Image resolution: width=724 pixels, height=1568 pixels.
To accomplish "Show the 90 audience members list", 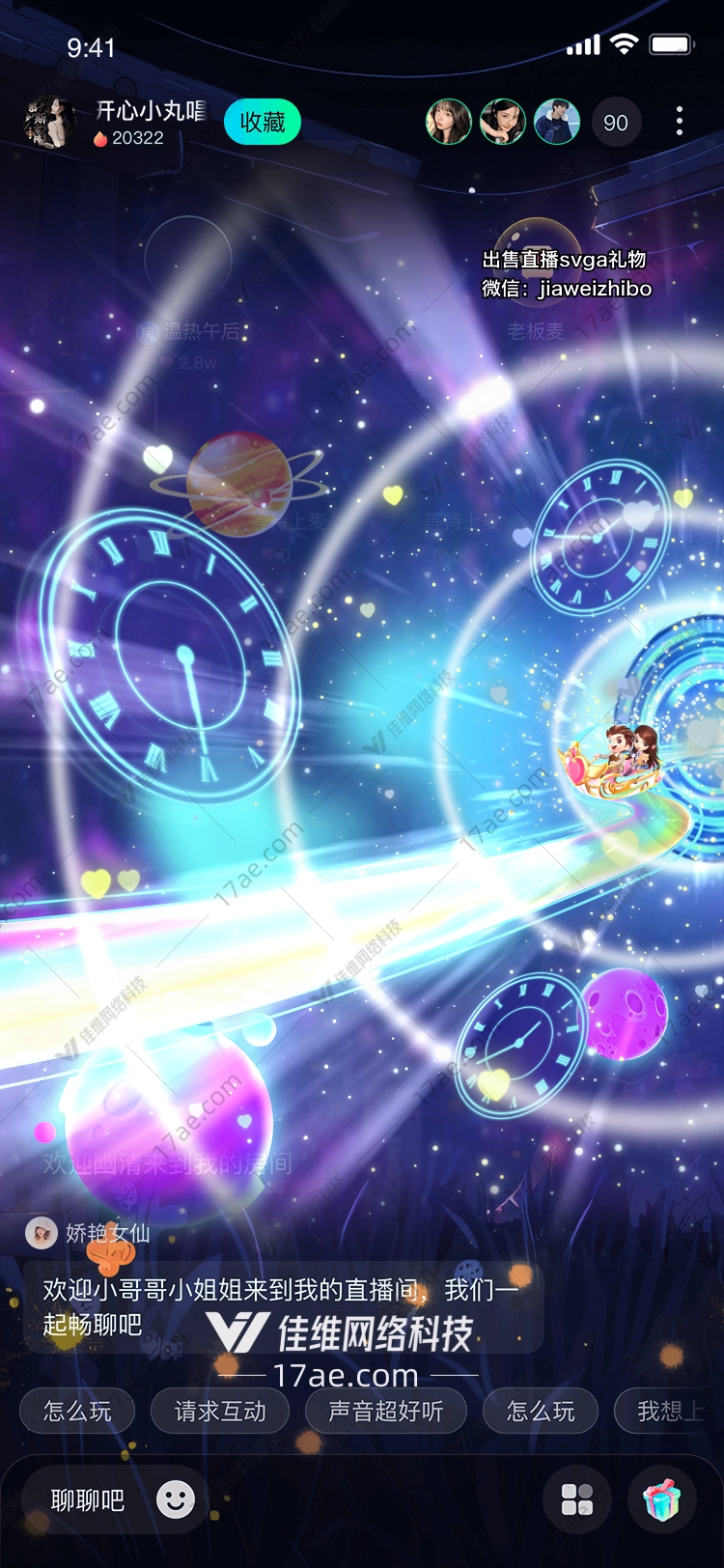I will (x=615, y=123).
